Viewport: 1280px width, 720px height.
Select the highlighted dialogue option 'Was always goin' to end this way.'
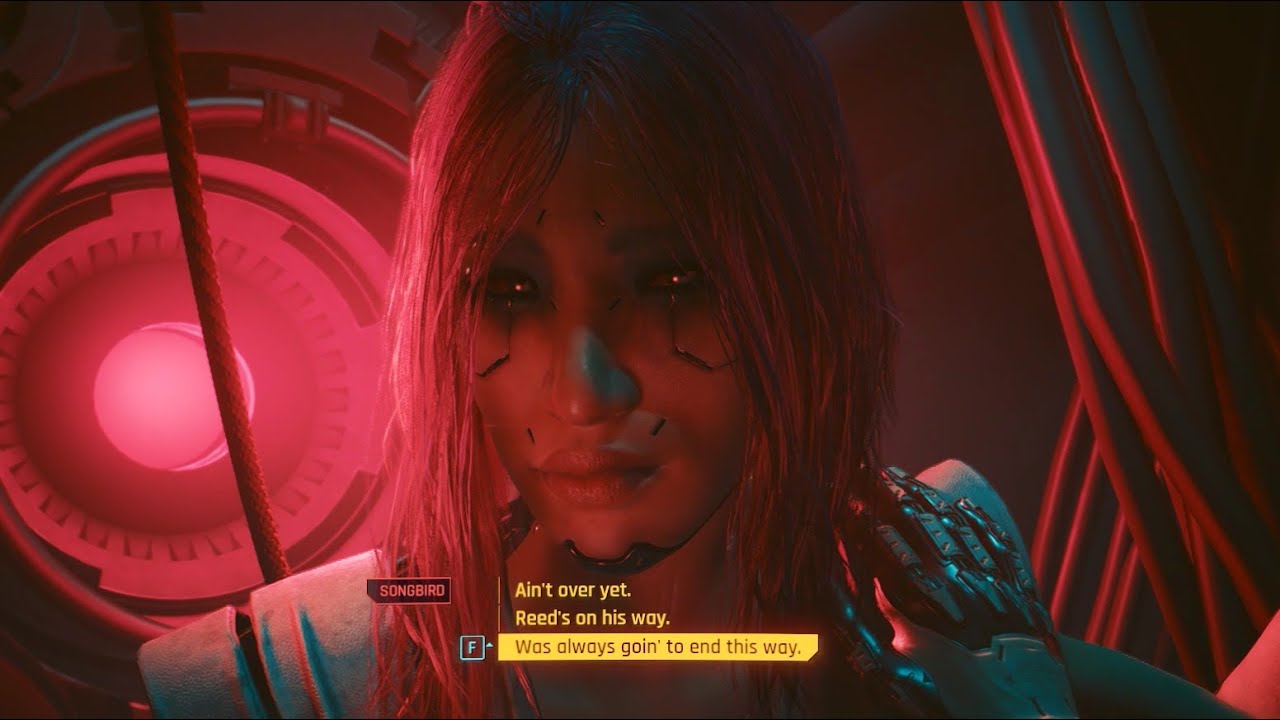point(660,647)
